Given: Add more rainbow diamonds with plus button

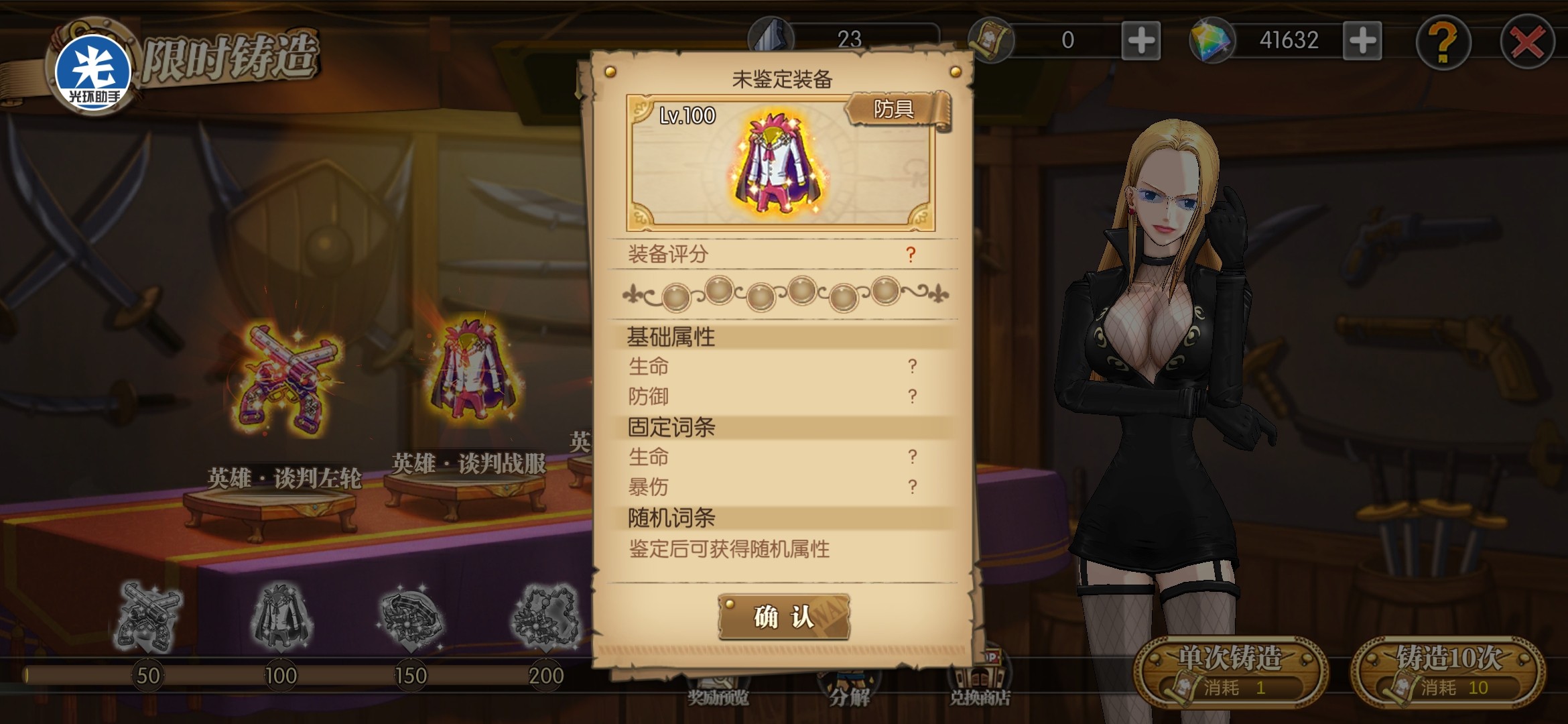Looking at the screenshot, I should 1362,41.
